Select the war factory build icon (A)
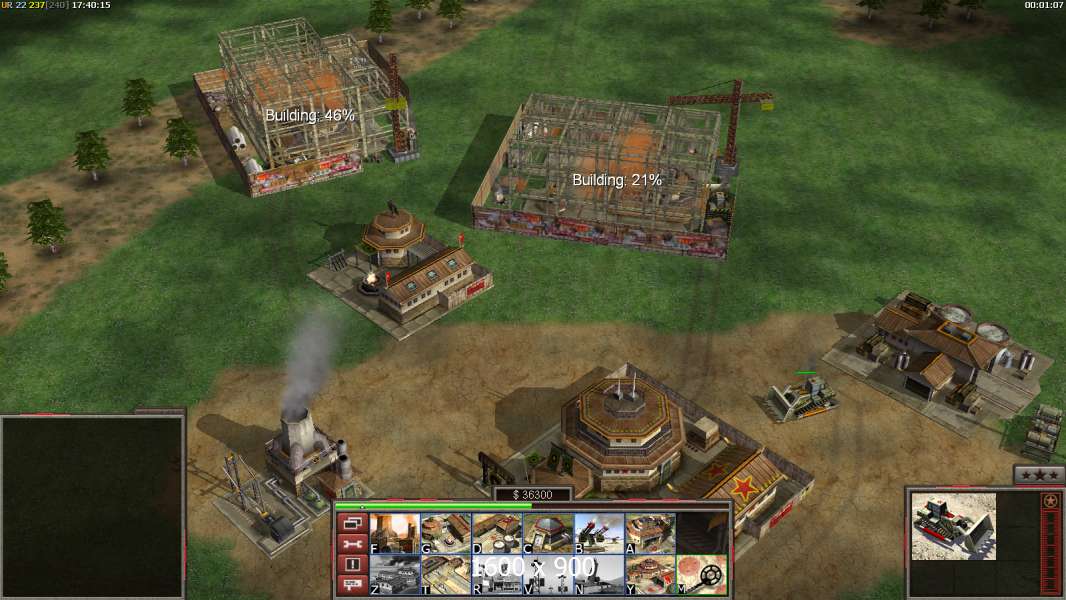 (x=650, y=532)
